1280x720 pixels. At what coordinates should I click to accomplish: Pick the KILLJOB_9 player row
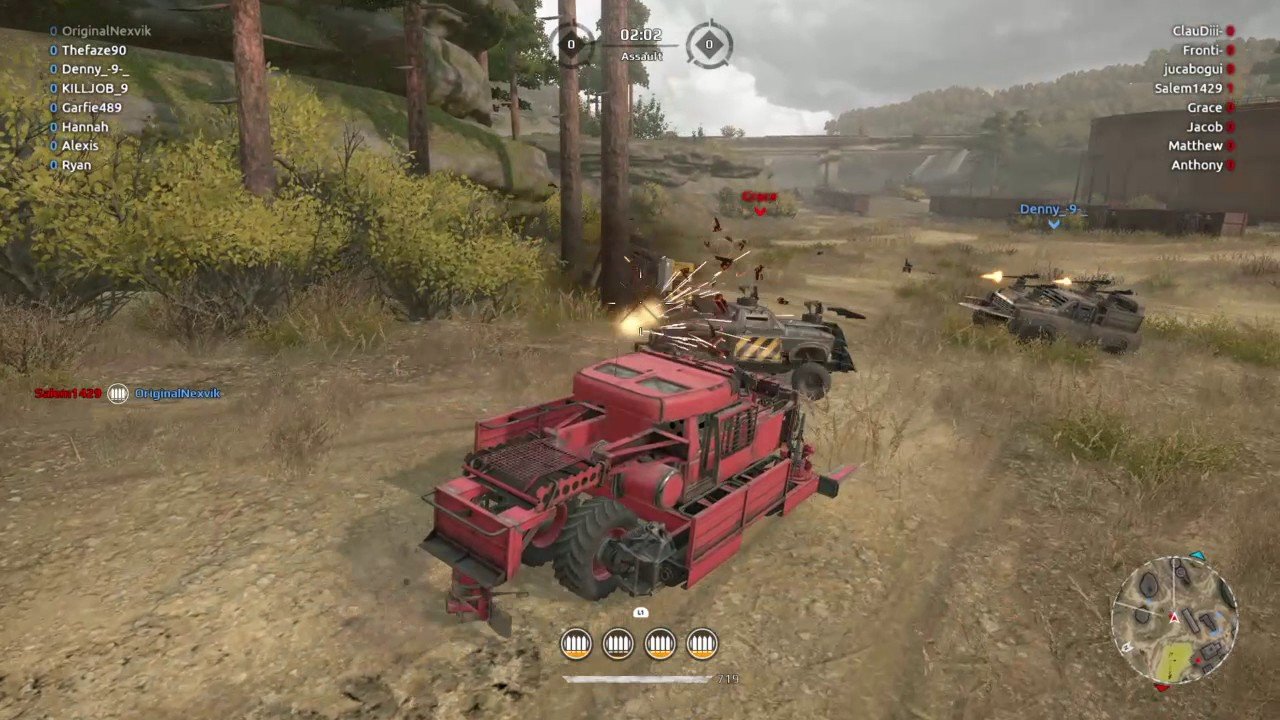coord(95,88)
